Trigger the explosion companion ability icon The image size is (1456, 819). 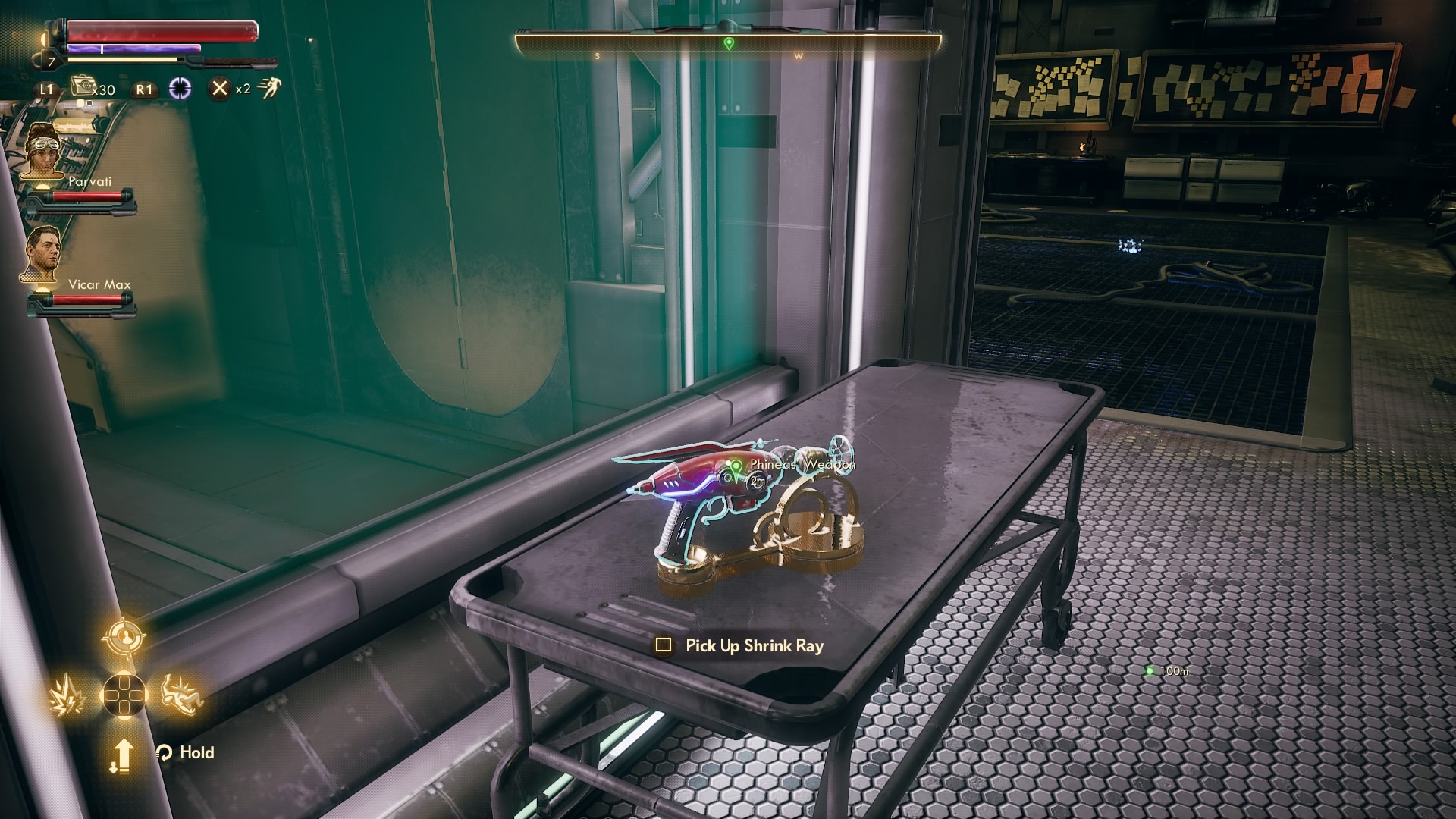click(x=65, y=695)
